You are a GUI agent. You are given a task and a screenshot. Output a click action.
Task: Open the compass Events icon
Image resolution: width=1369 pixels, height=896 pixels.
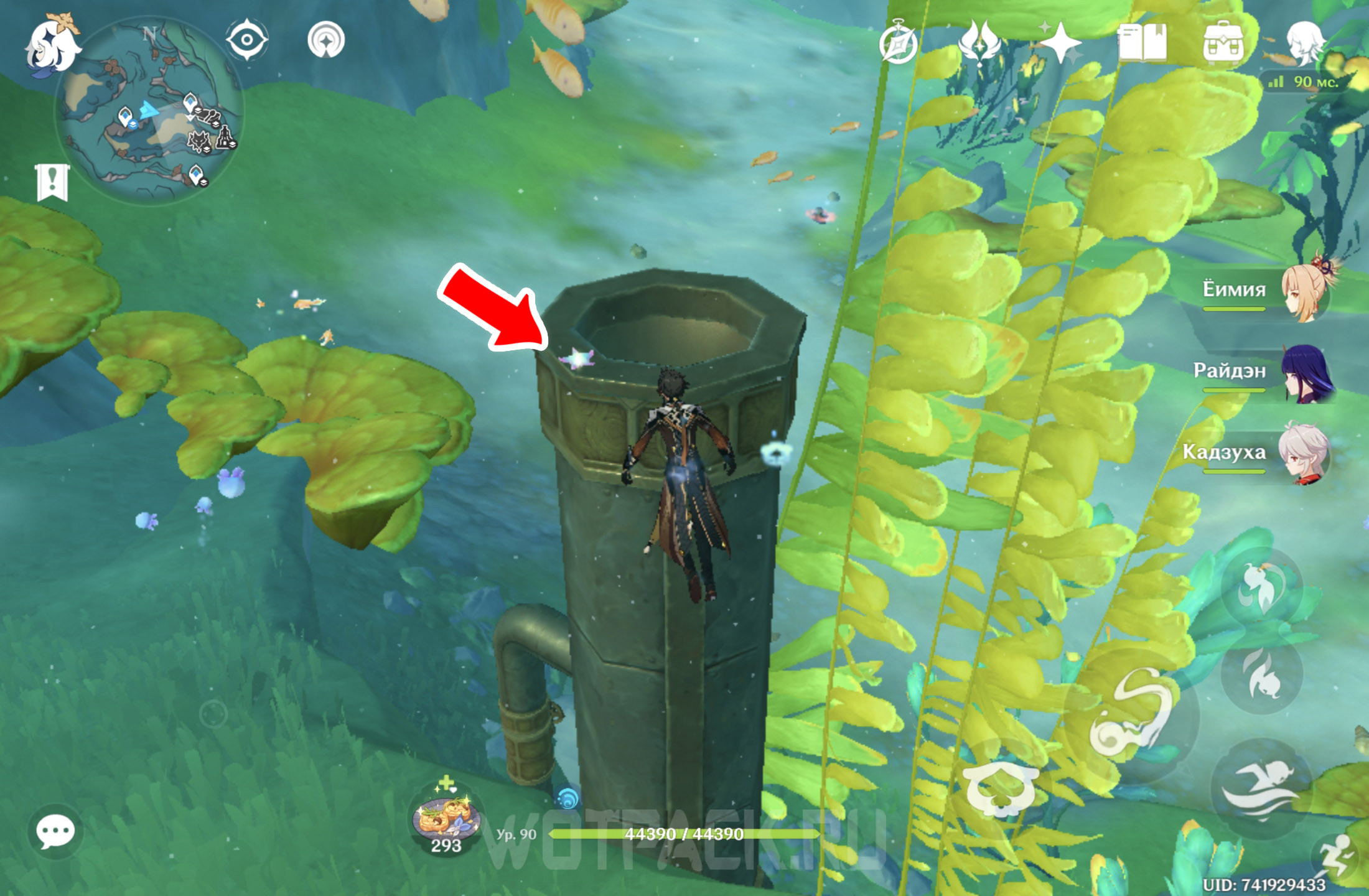coord(898,44)
